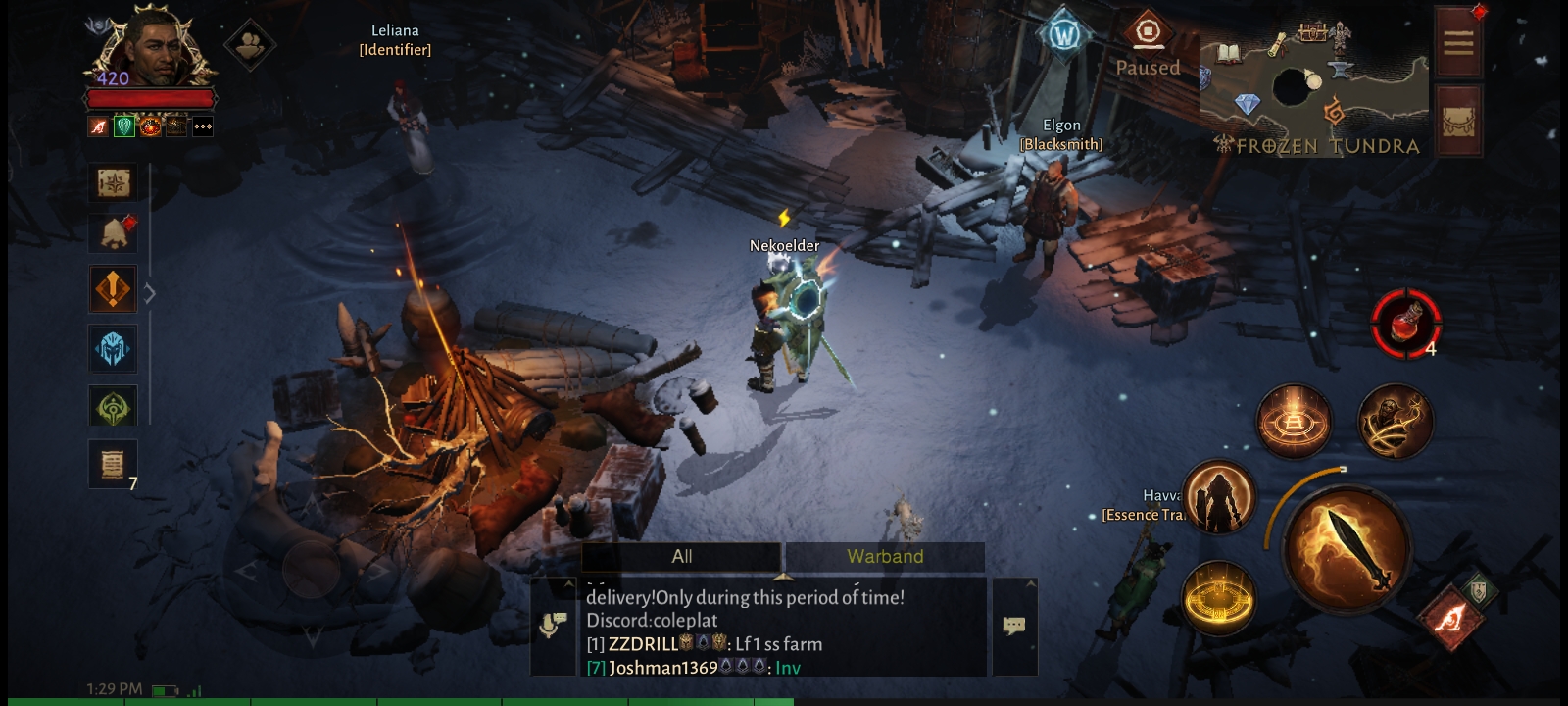Open the scroll icon with number 7
The image size is (1568, 706).
113,464
